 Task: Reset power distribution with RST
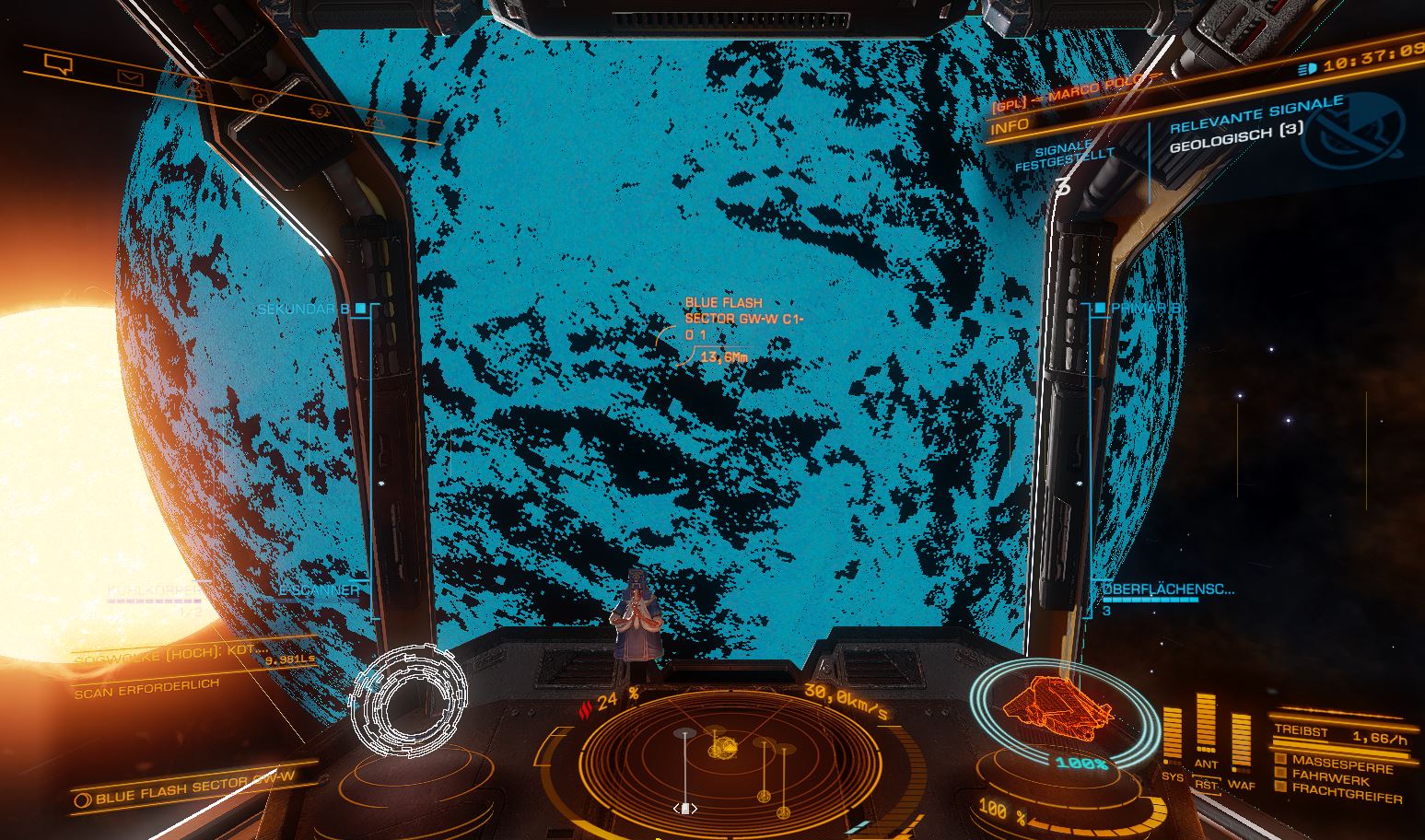[x=1206, y=785]
